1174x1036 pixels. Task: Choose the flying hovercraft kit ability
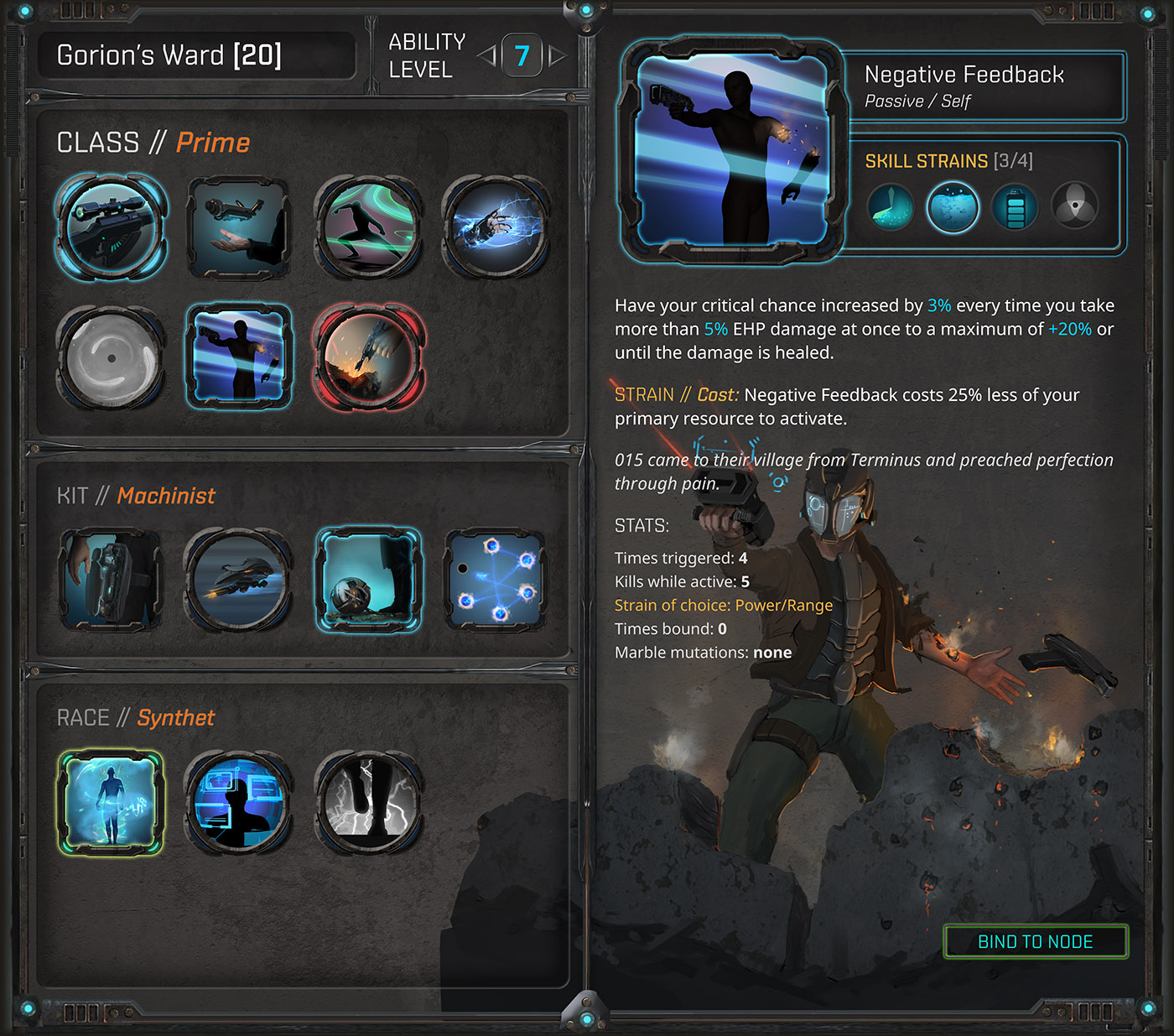pos(239,580)
